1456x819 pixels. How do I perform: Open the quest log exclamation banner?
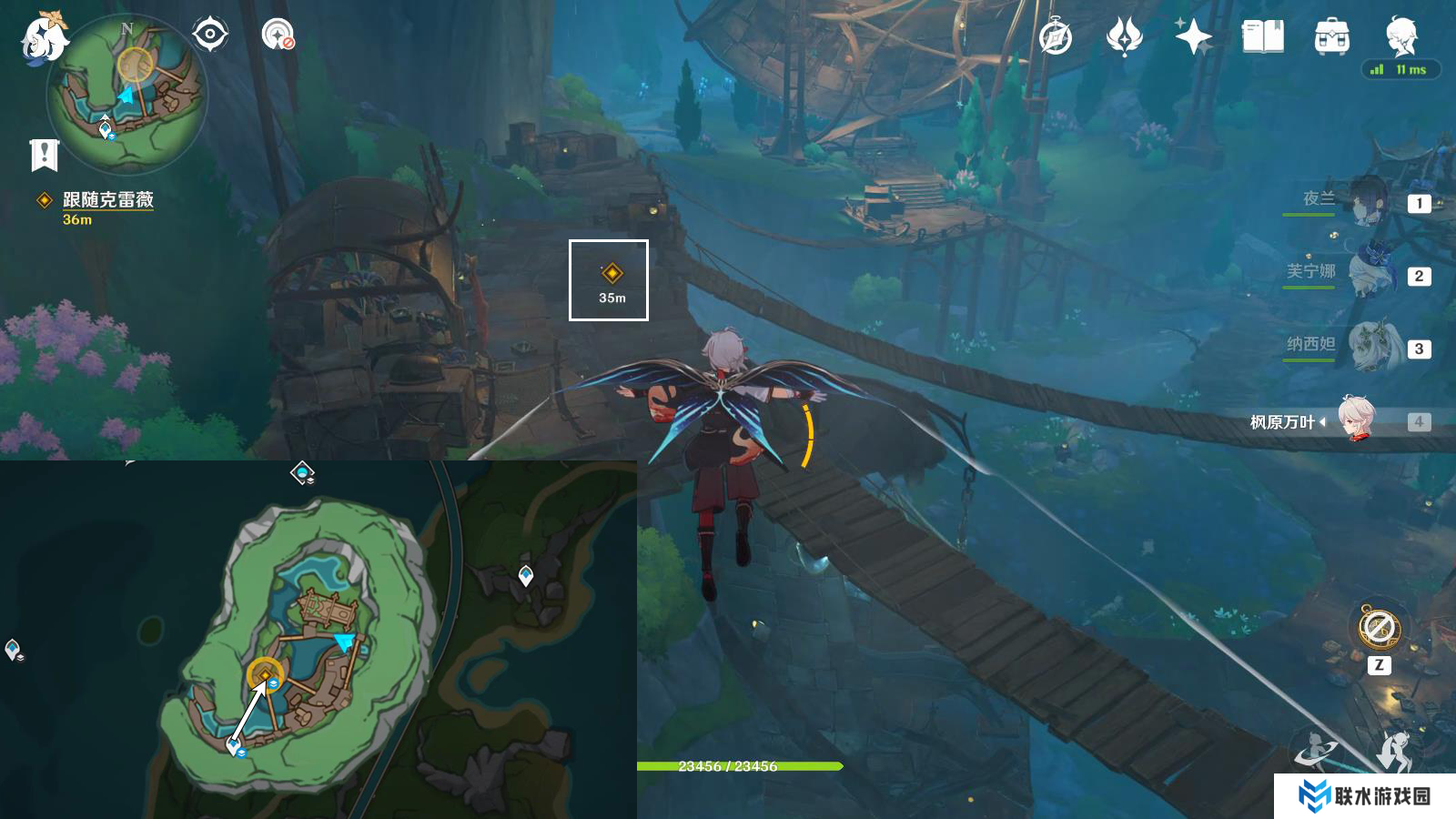44,156
